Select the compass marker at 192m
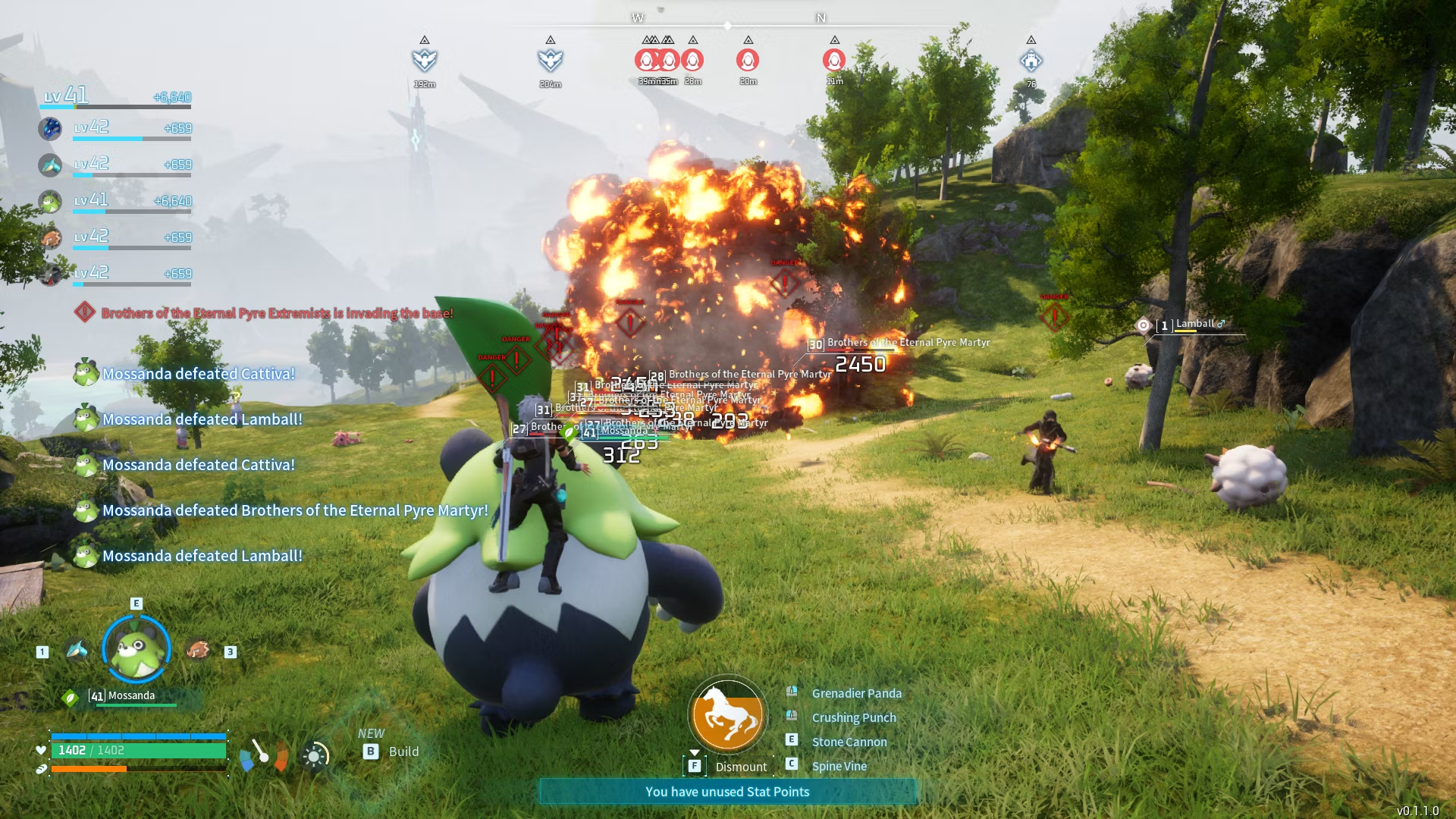This screenshot has width=1456, height=819. (x=425, y=60)
